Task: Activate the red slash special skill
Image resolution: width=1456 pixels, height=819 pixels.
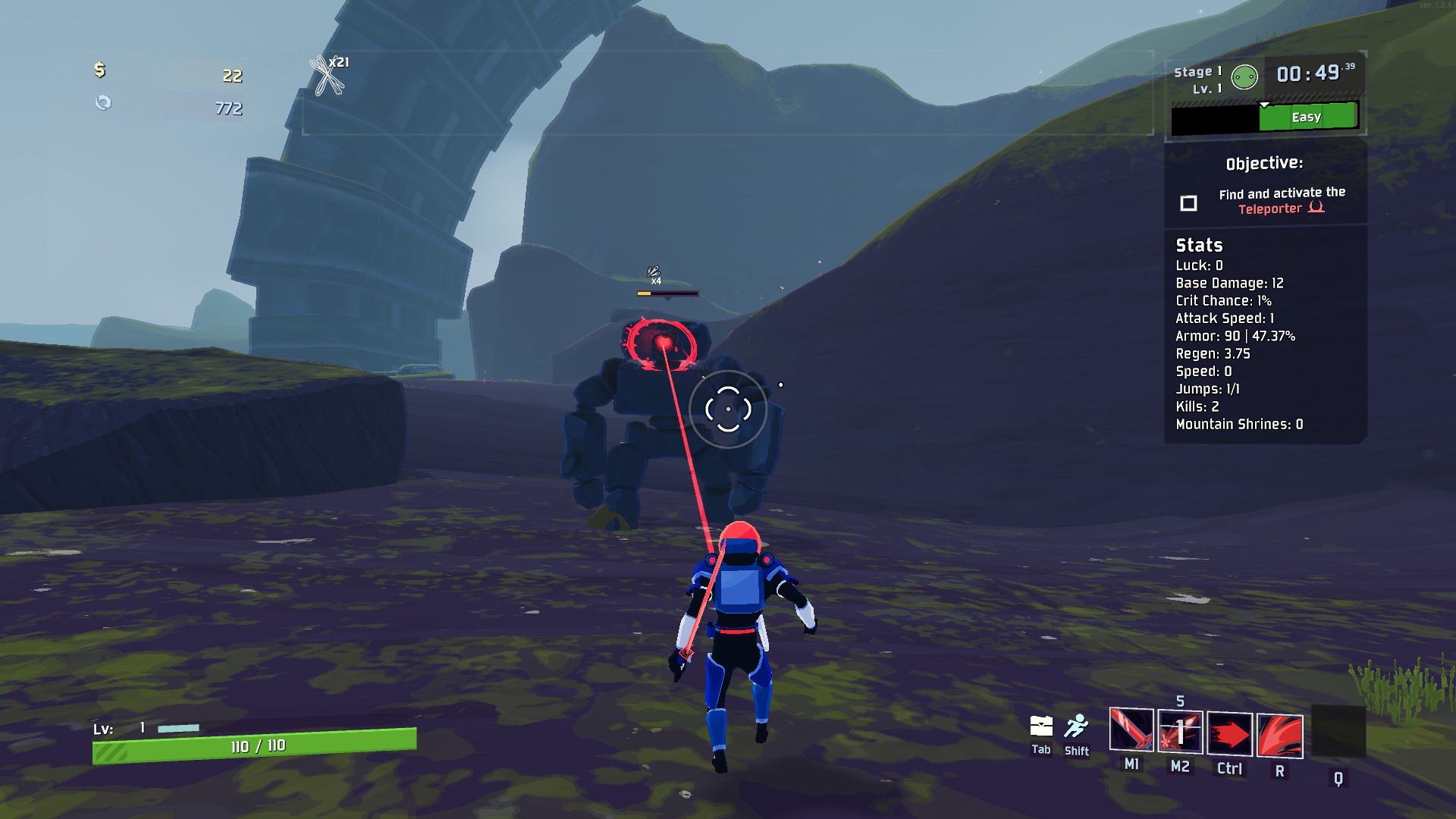Action: [x=1279, y=736]
